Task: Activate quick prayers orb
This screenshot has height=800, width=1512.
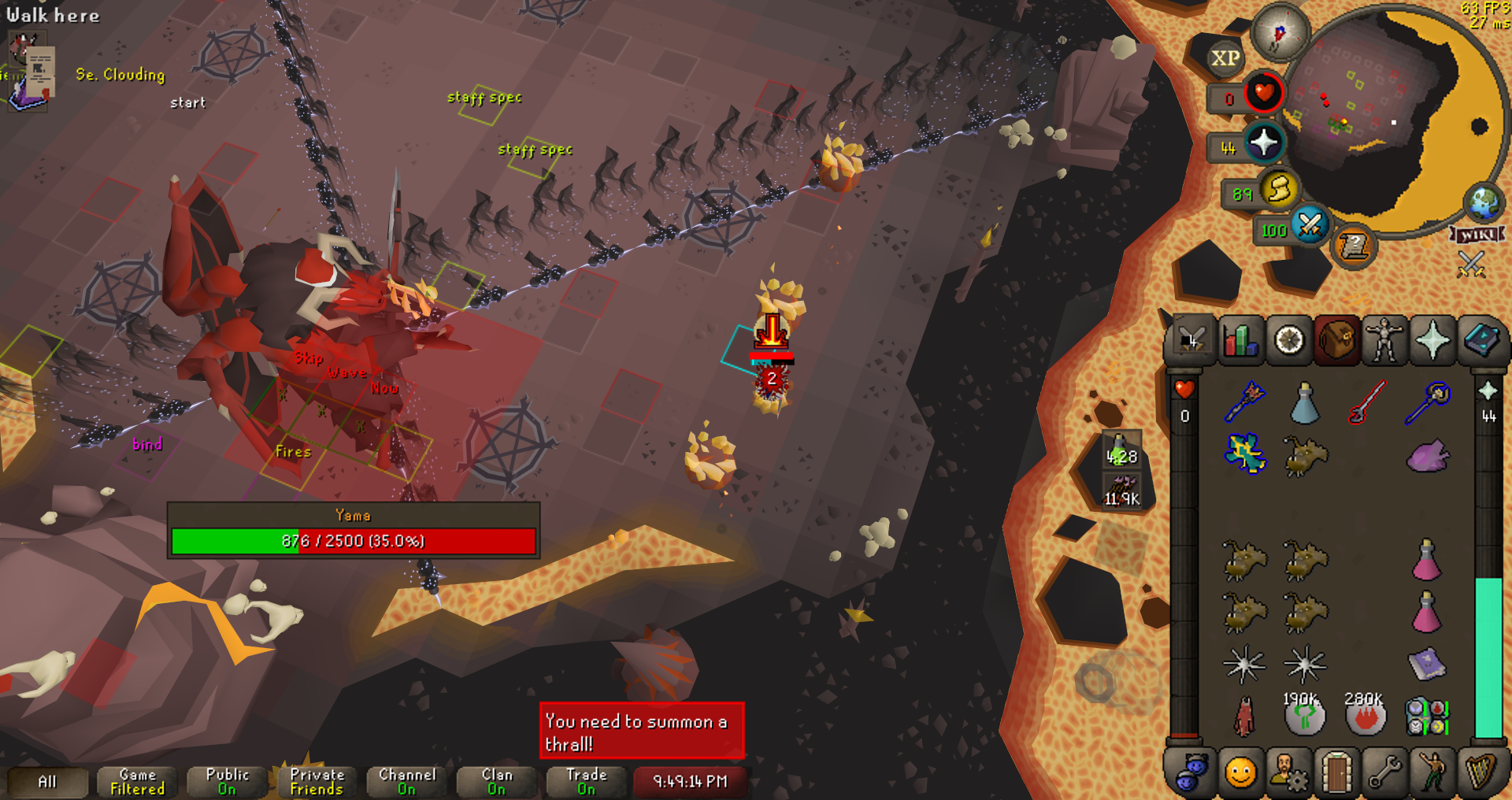Action: (x=1263, y=143)
